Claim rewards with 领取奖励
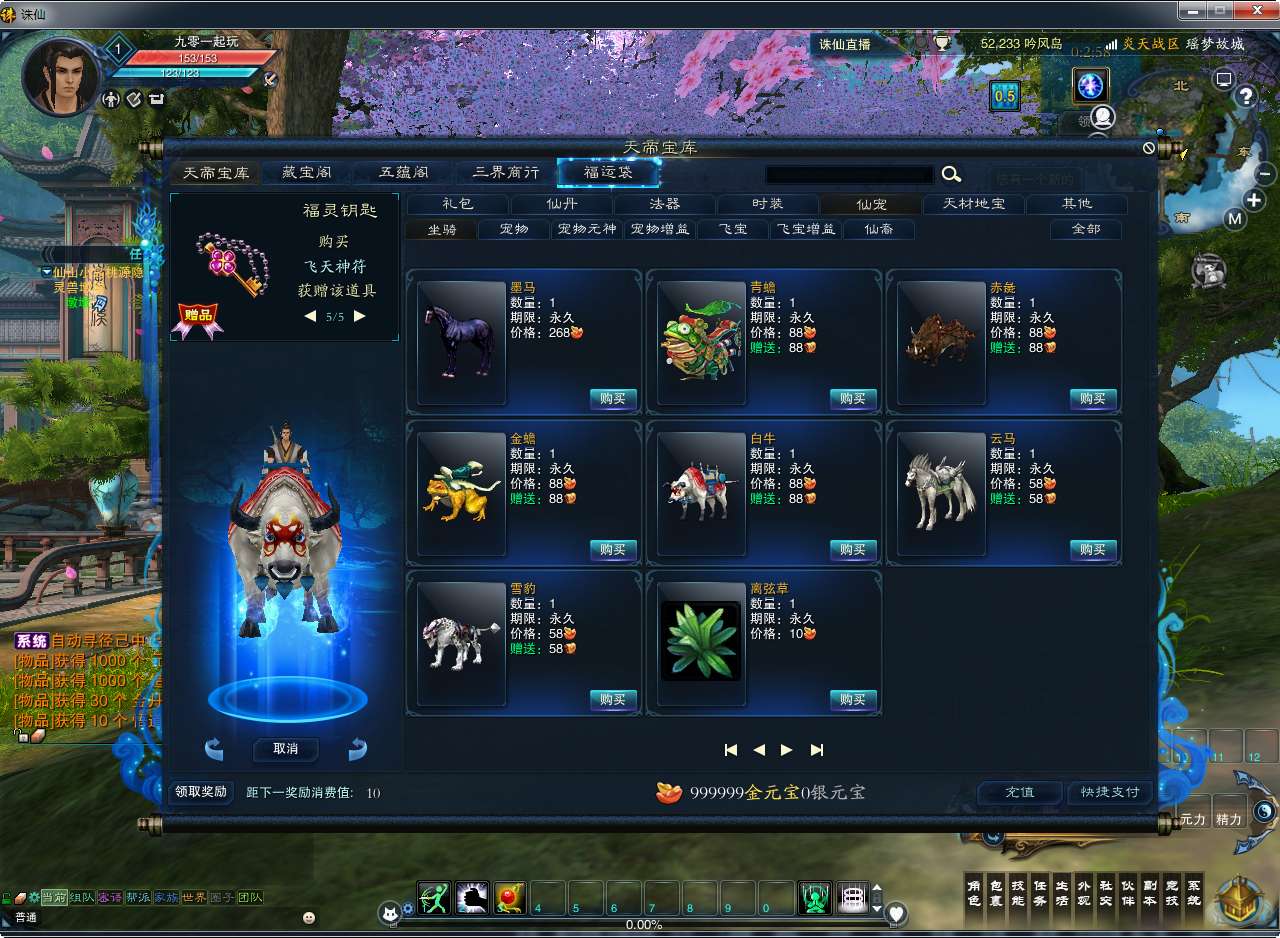 pyautogui.click(x=201, y=792)
